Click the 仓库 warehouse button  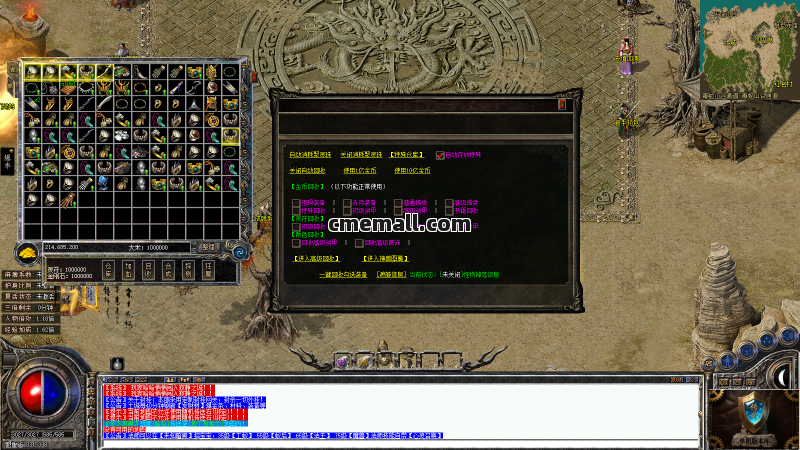pos(108,270)
